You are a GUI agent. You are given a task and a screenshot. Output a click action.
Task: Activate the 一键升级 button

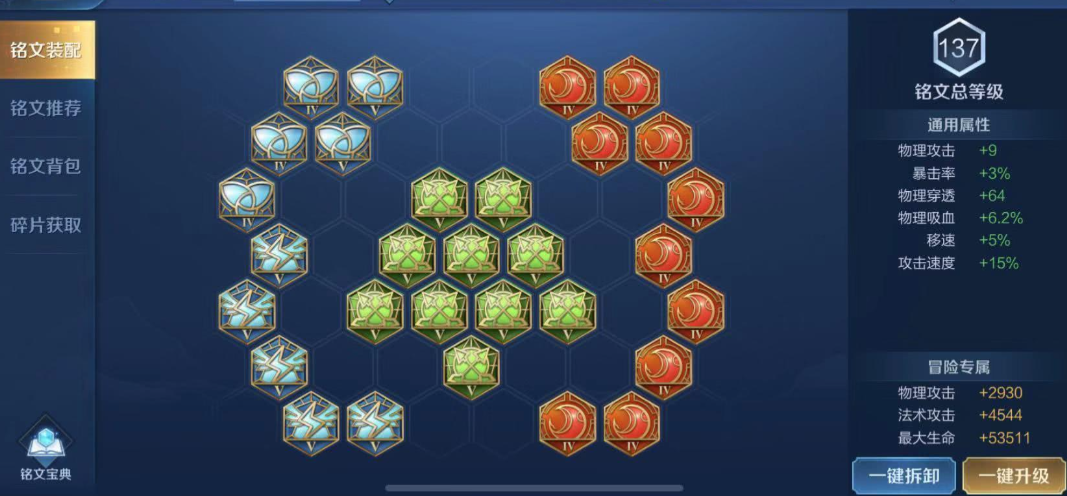click(x=1013, y=476)
